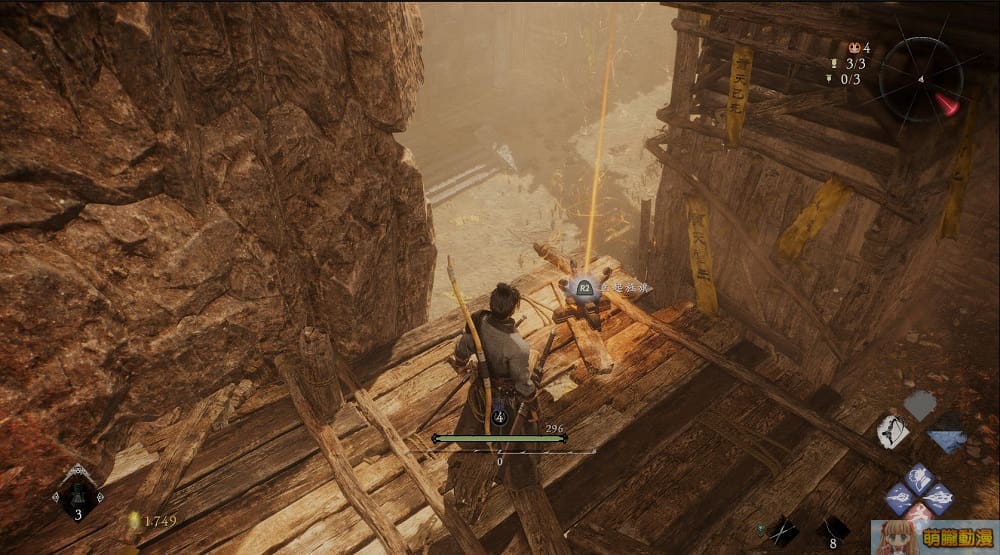Use the healing pot item slot
This screenshot has height=555, width=1000.
coord(79,496)
